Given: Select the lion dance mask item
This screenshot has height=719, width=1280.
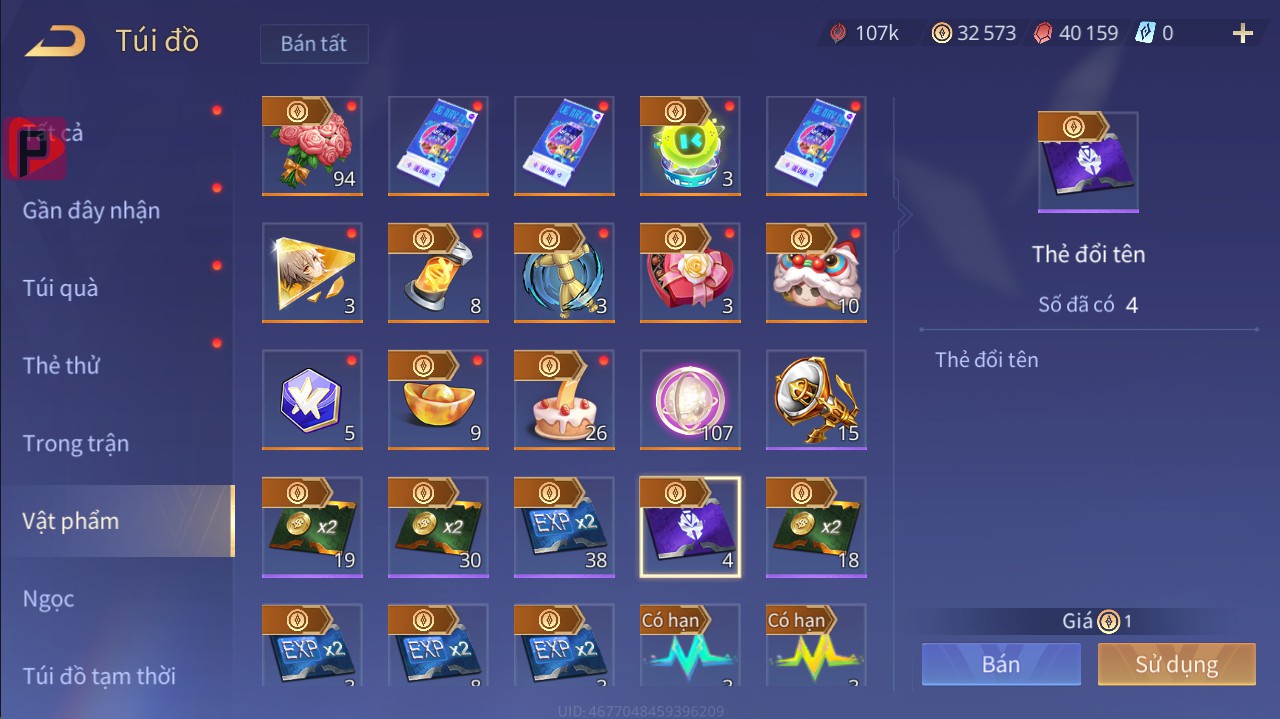Looking at the screenshot, I should [816, 272].
